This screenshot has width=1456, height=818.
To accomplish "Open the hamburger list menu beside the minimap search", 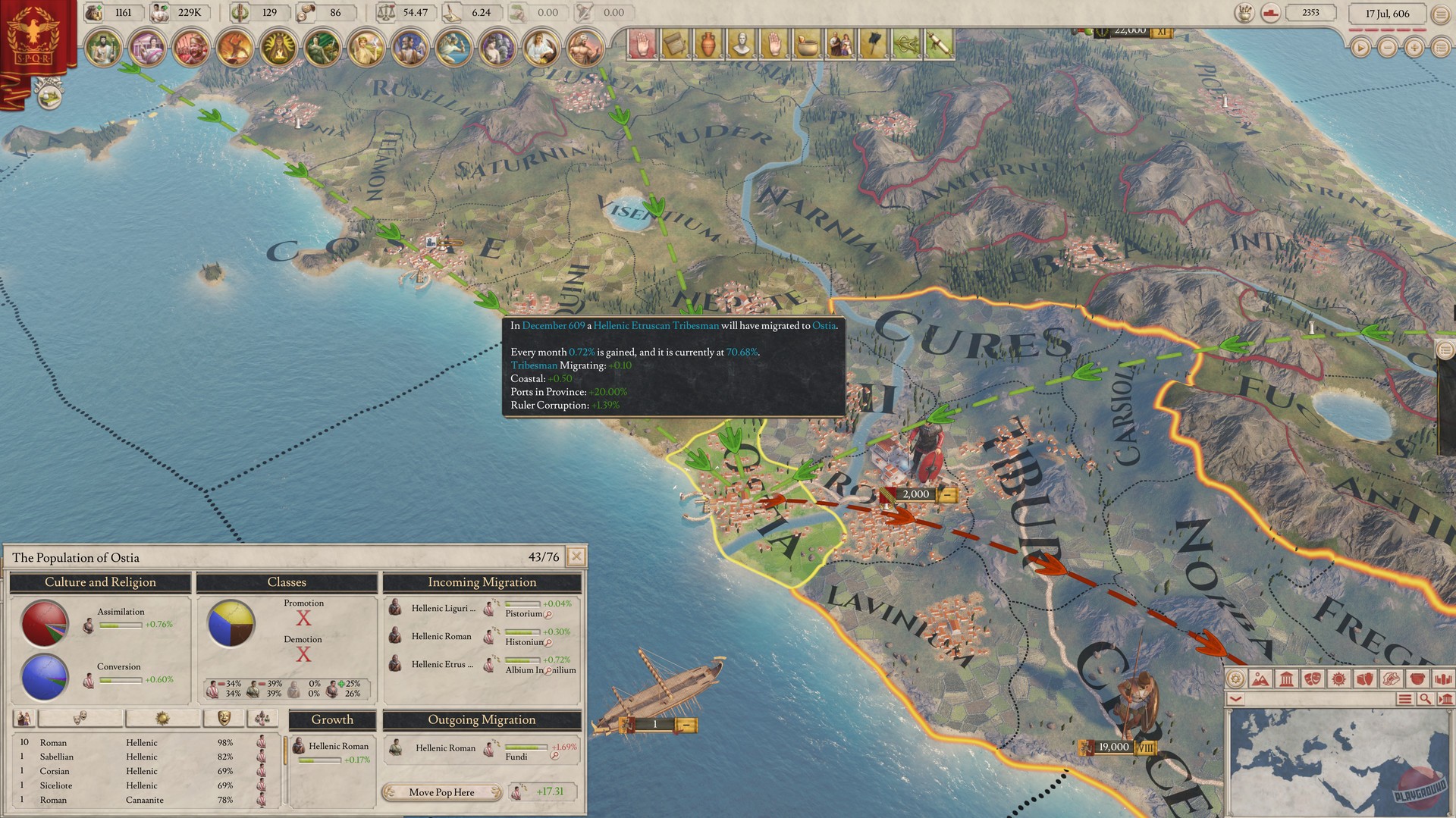I will click(x=1404, y=697).
